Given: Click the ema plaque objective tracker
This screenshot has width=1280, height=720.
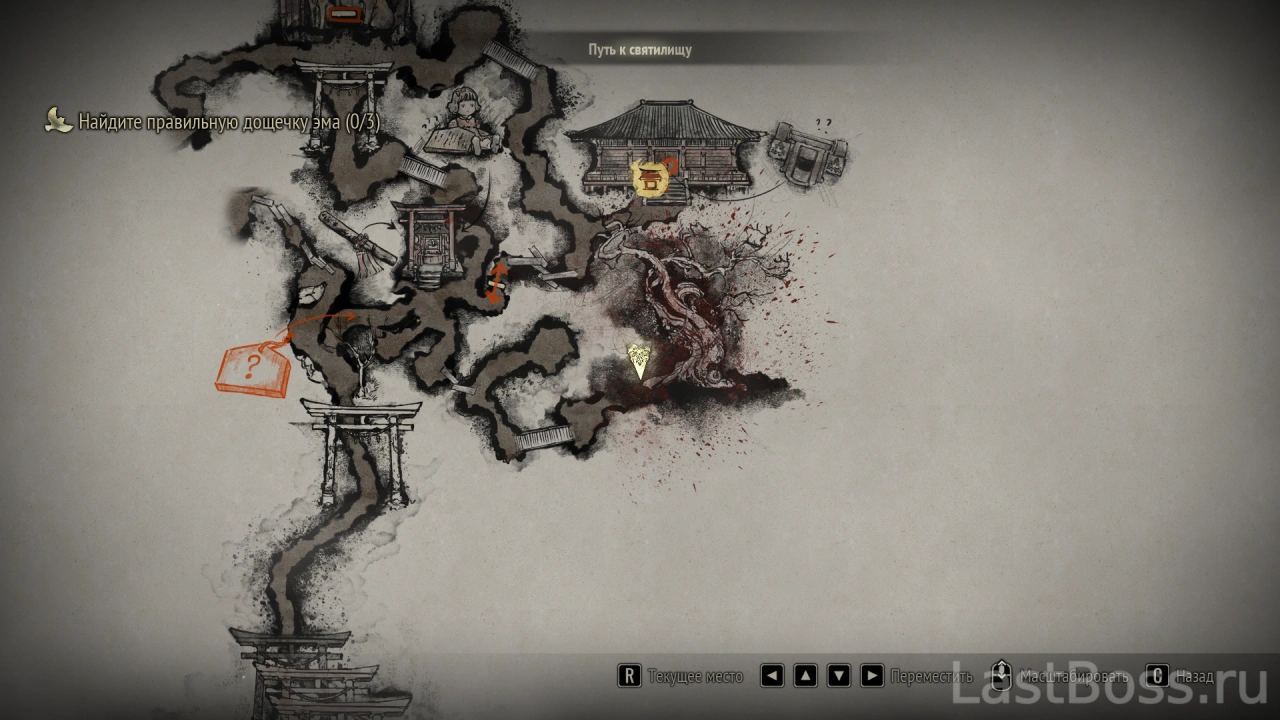Looking at the screenshot, I should coord(212,123).
